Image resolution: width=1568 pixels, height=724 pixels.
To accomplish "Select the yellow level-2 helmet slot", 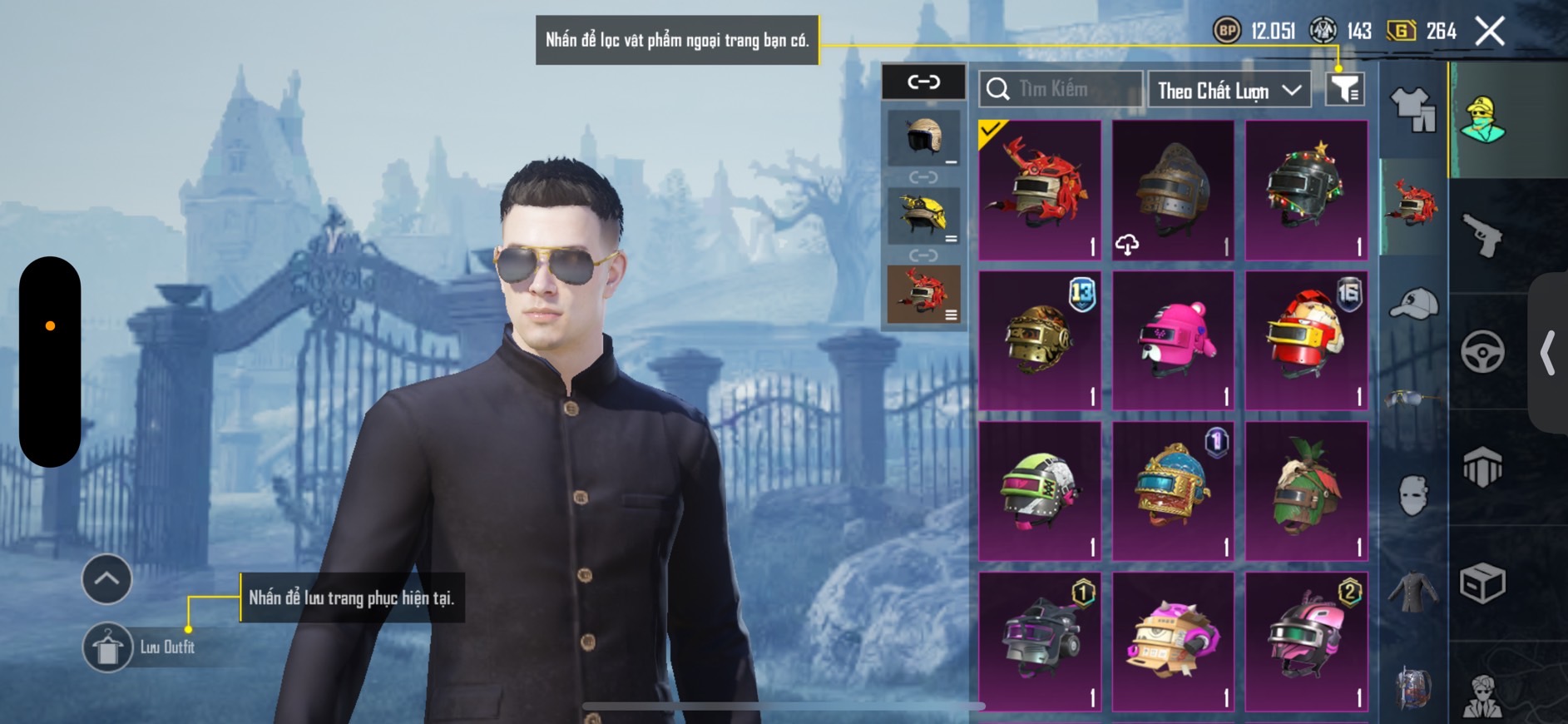I will click(x=923, y=216).
